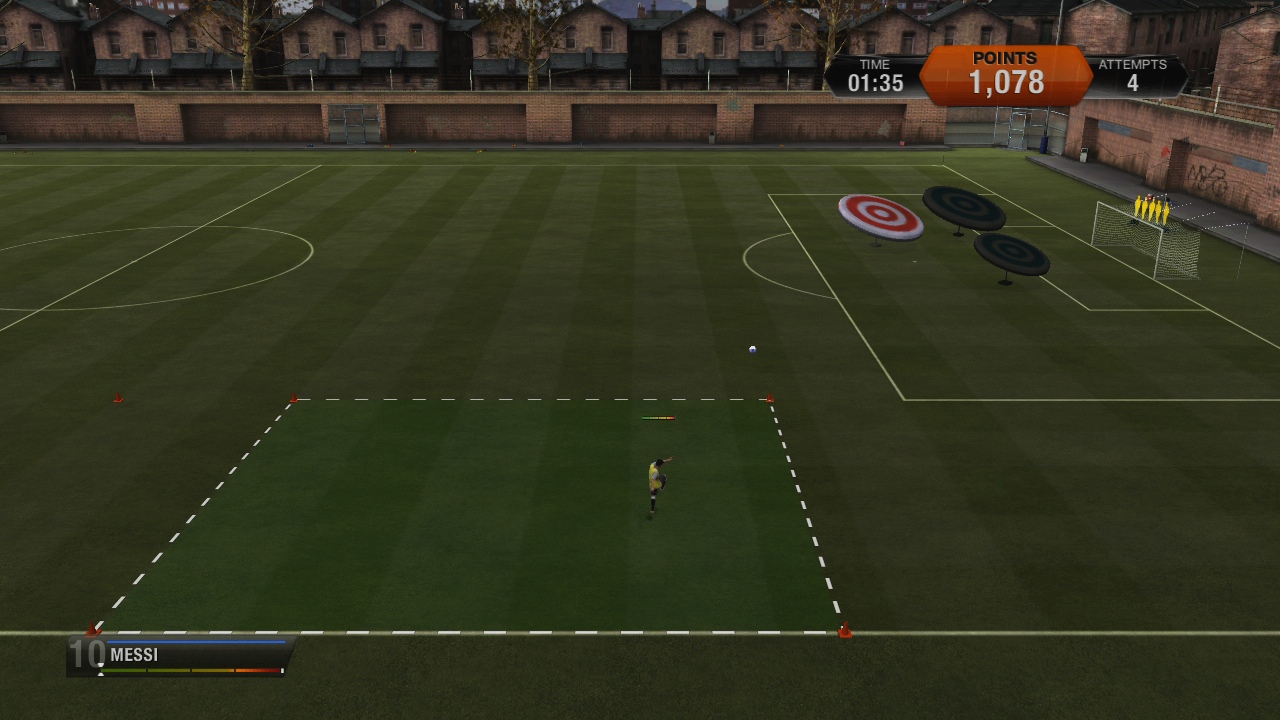Click the blue stamina bar above MESSI
Viewport: 1280px width, 720px height.
click(195, 641)
